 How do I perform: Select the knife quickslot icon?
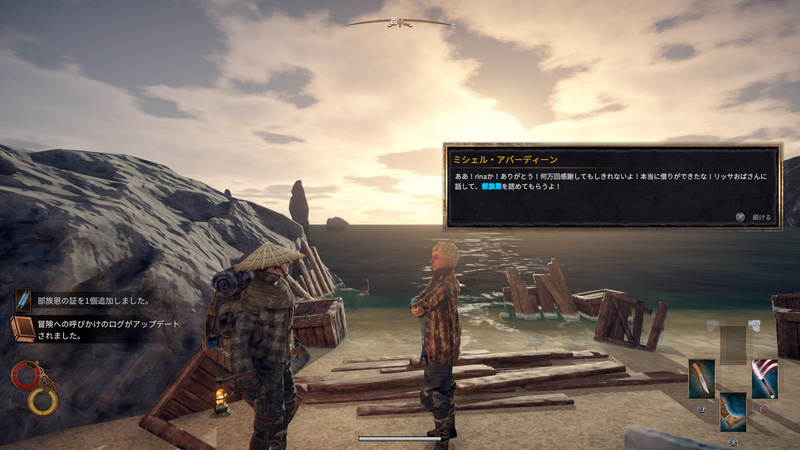click(702, 378)
